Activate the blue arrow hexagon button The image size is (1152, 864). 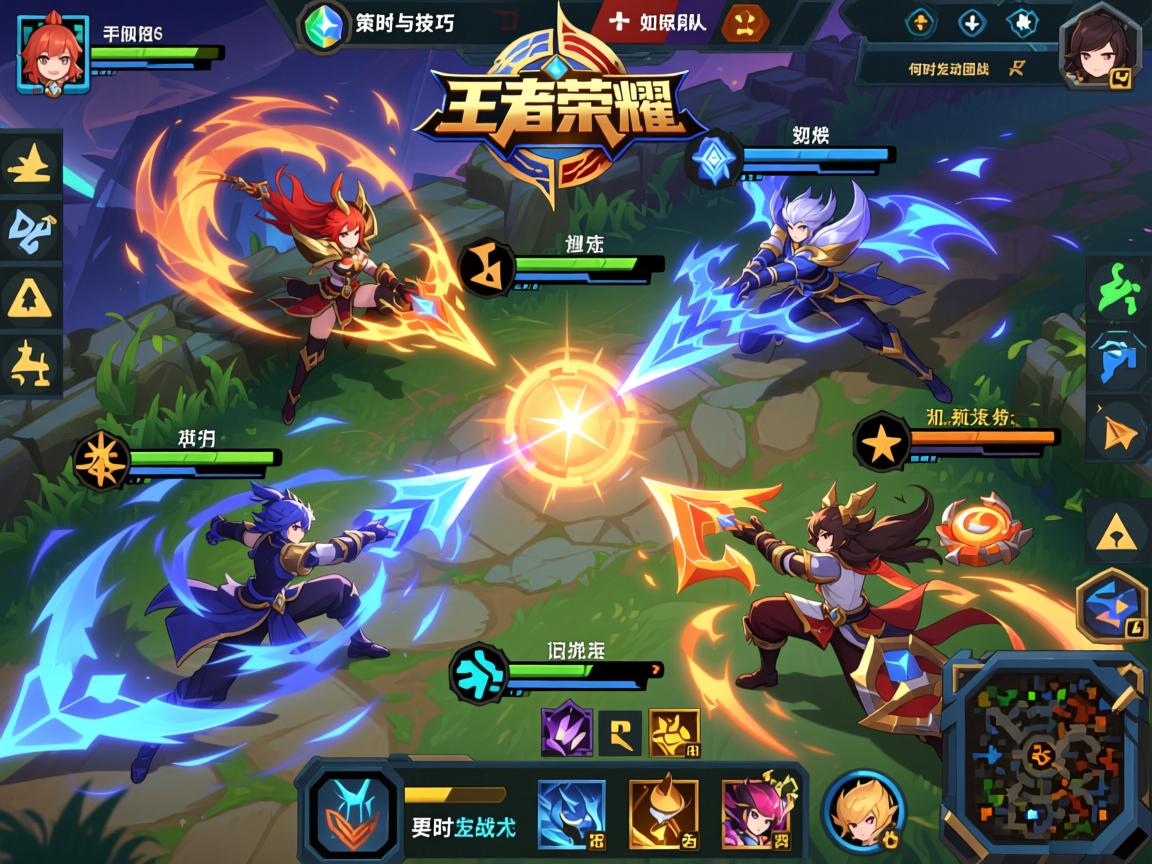(x=1112, y=603)
